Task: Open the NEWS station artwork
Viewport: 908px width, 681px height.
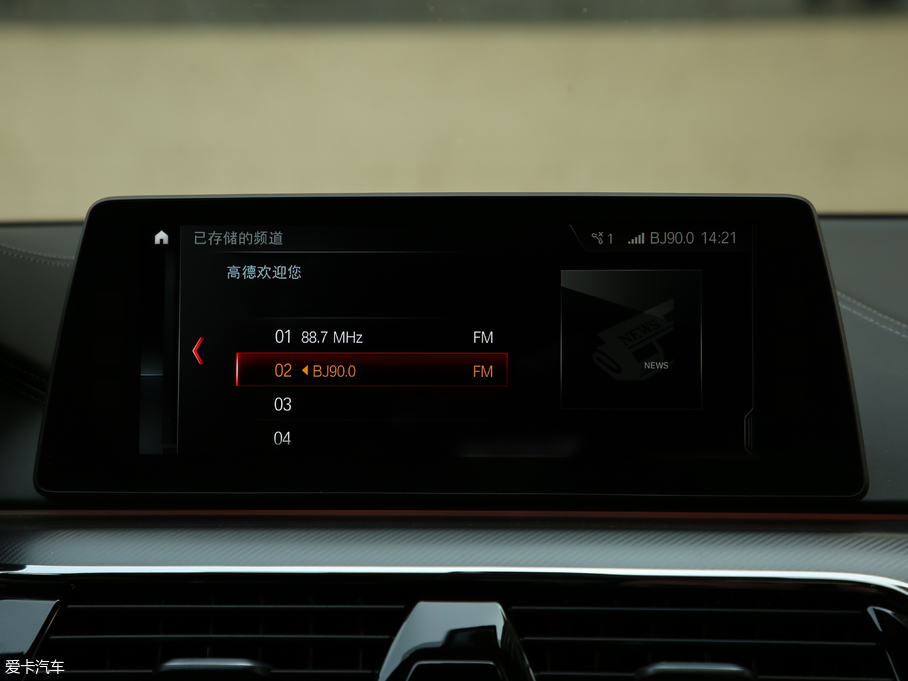Action: tap(631, 339)
